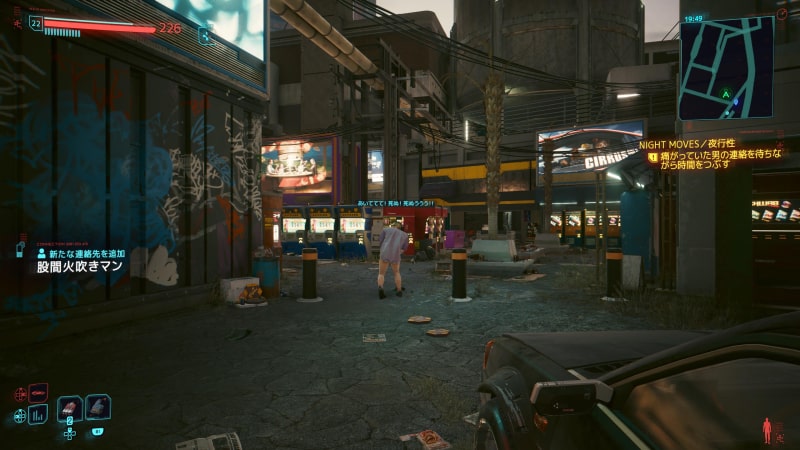Select the grey gadget slot icon
800x450 pixels.
point(98,407)
